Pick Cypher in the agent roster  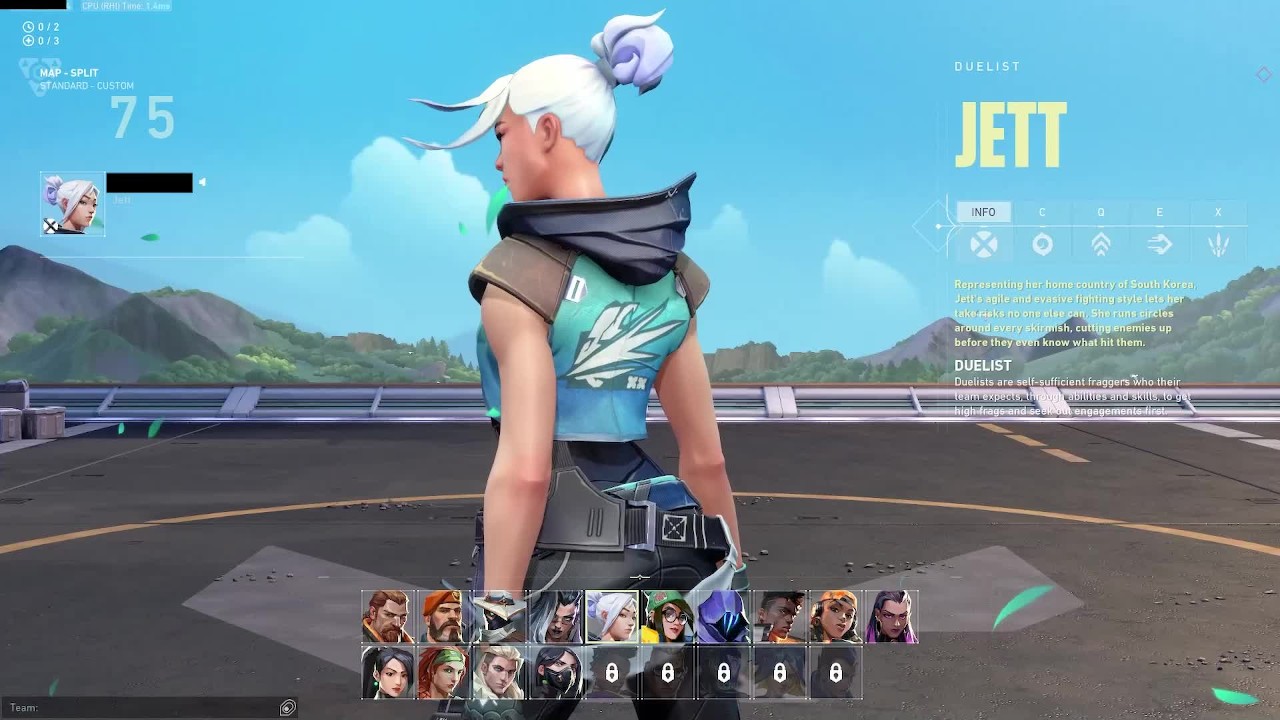point(500,617)
